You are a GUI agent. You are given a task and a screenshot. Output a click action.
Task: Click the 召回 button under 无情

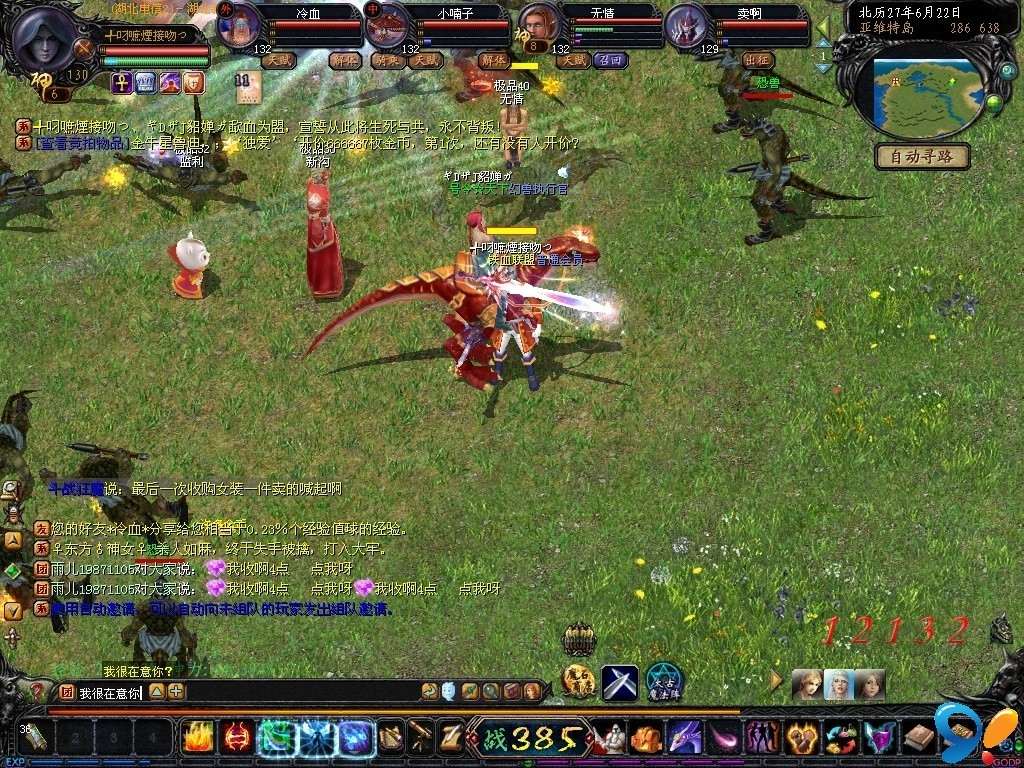(609, 60)
